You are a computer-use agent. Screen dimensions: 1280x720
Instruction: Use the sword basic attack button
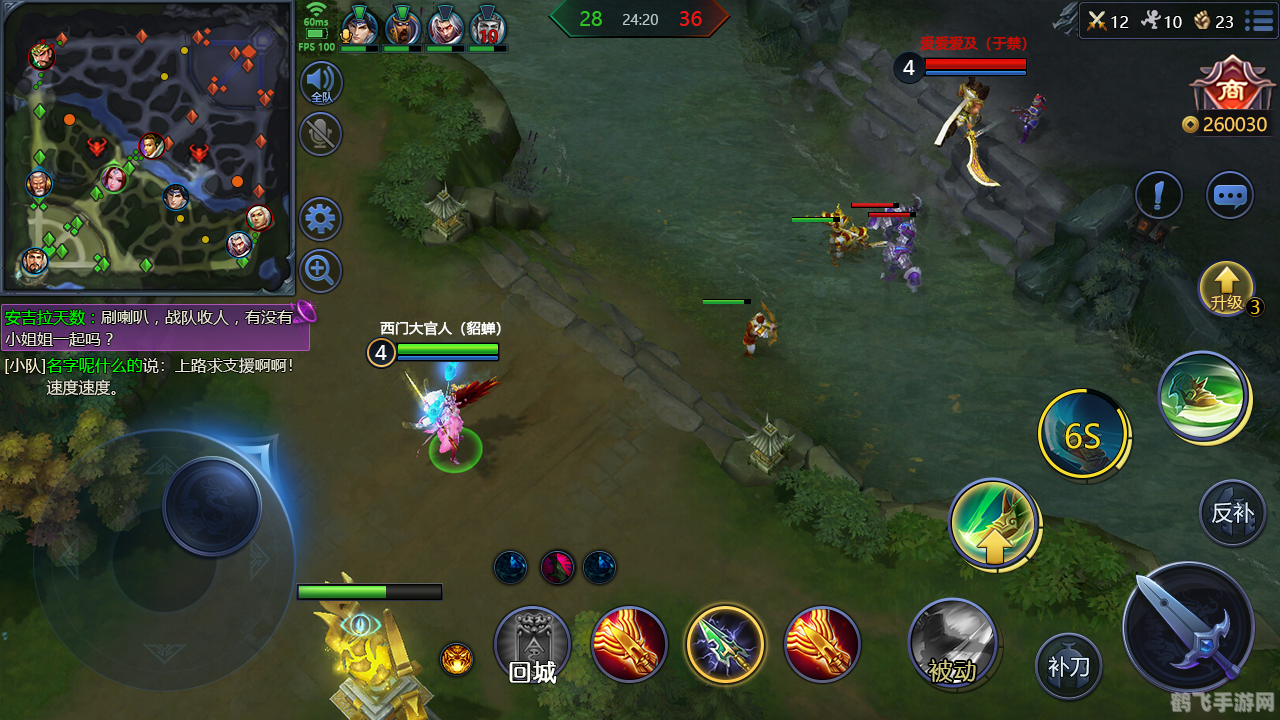point(1188,627)
